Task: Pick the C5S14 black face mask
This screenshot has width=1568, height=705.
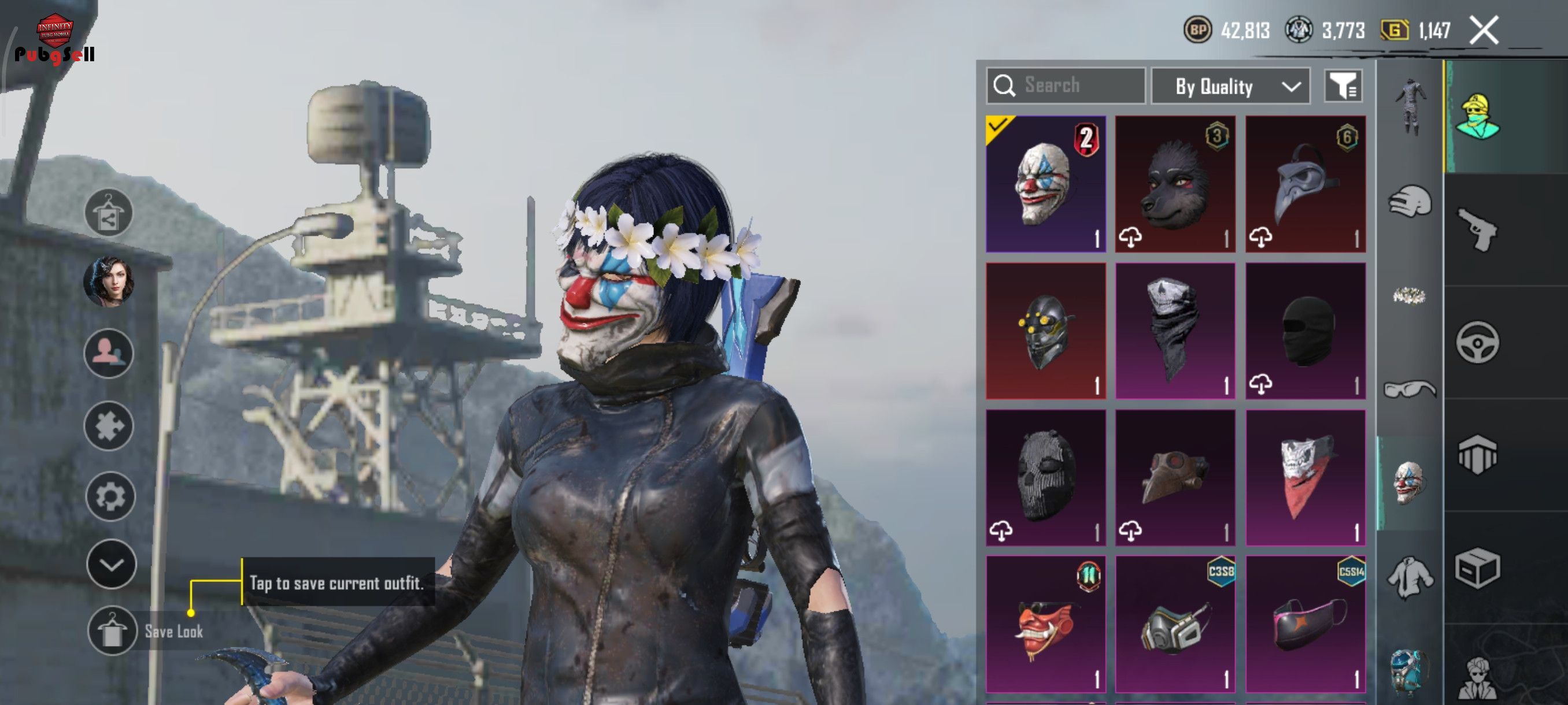Action: point(1305,625)
